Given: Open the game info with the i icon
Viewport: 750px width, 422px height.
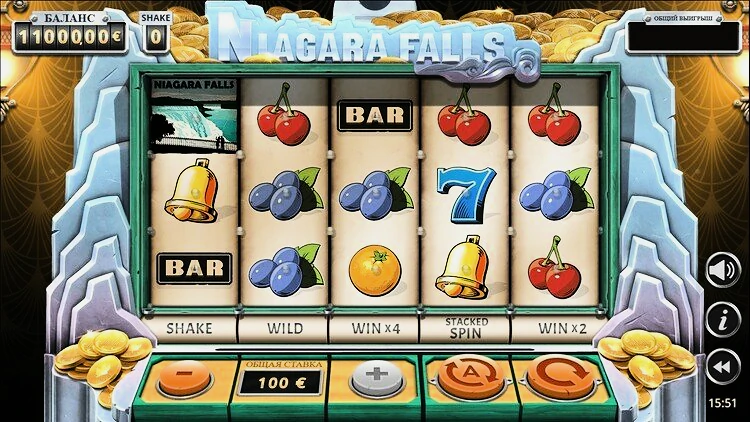Looking at the screenshot, I should 722,320.
